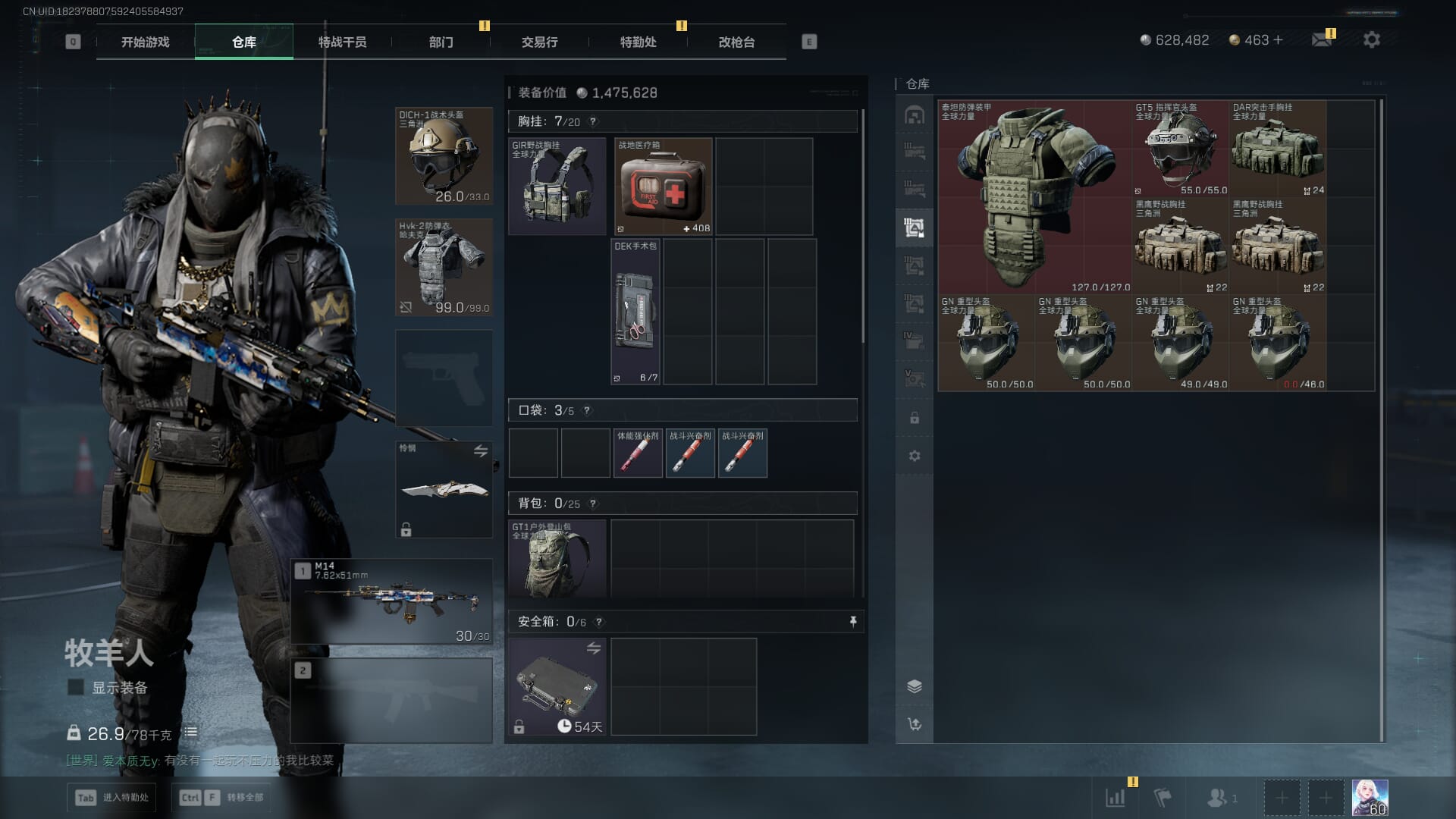Switch to the 开始游戏 tab

[x=145, y=42]
